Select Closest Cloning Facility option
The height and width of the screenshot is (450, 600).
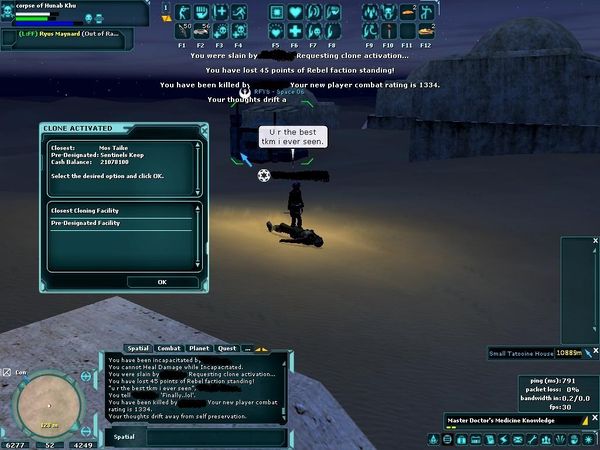pos(120,211)
